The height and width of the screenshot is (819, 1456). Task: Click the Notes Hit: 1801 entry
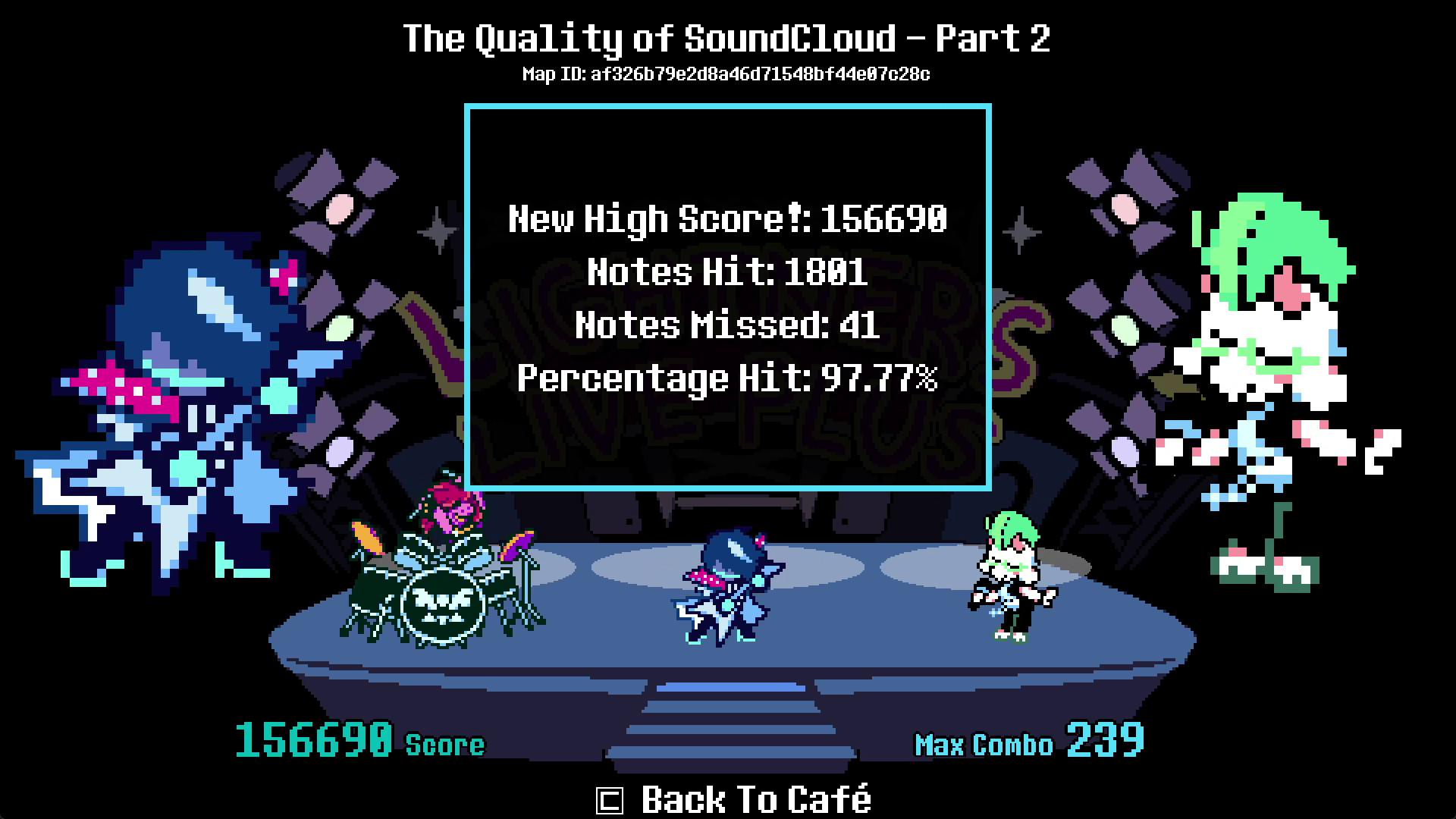pyautogui.click(x=726, y=273)
